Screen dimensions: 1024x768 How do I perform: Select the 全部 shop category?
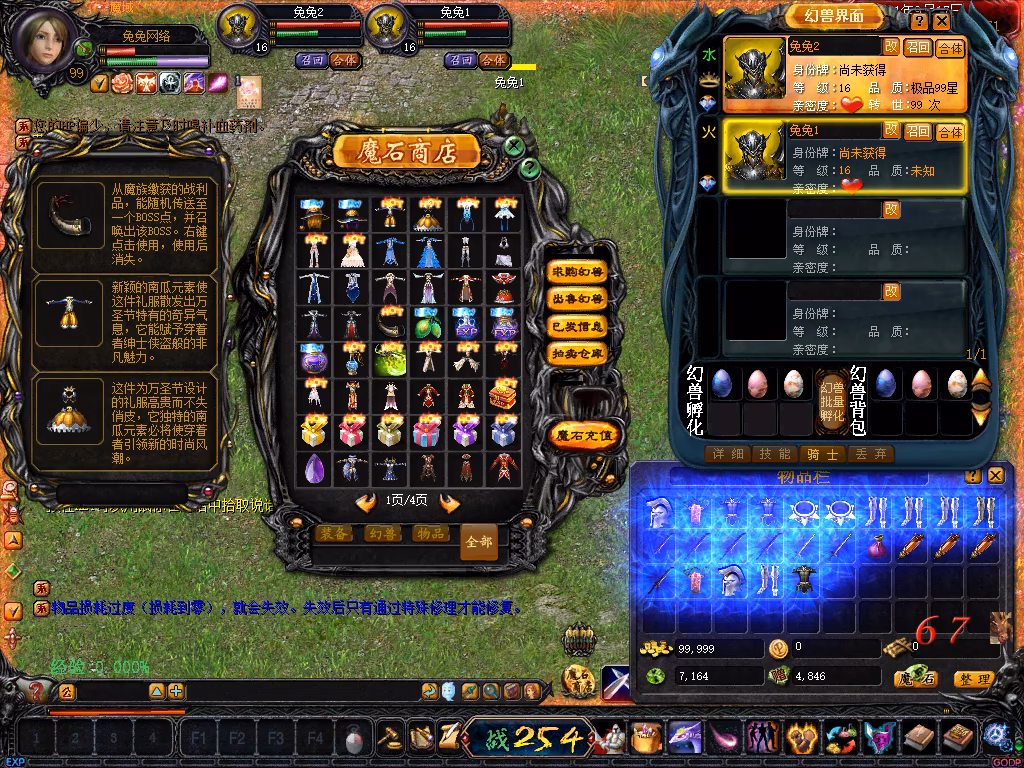click(479, 541)
